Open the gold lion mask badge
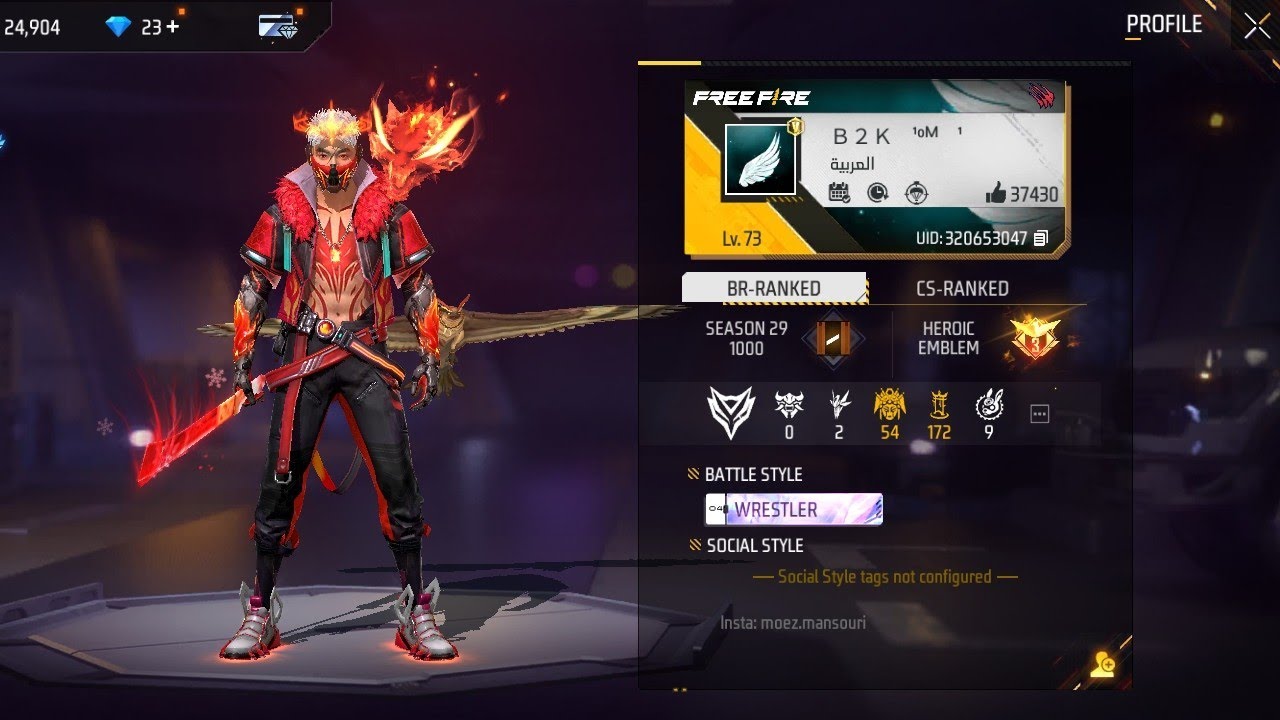 889,405
